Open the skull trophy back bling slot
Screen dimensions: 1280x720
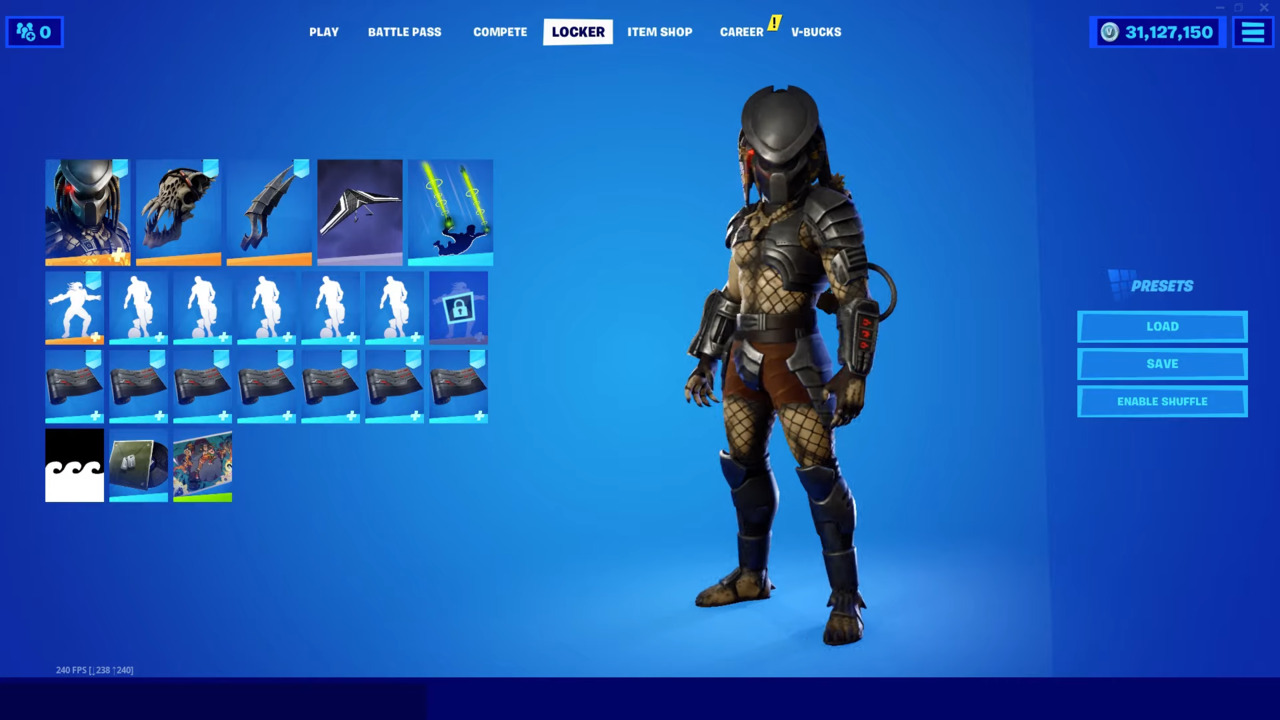[179, 212]
